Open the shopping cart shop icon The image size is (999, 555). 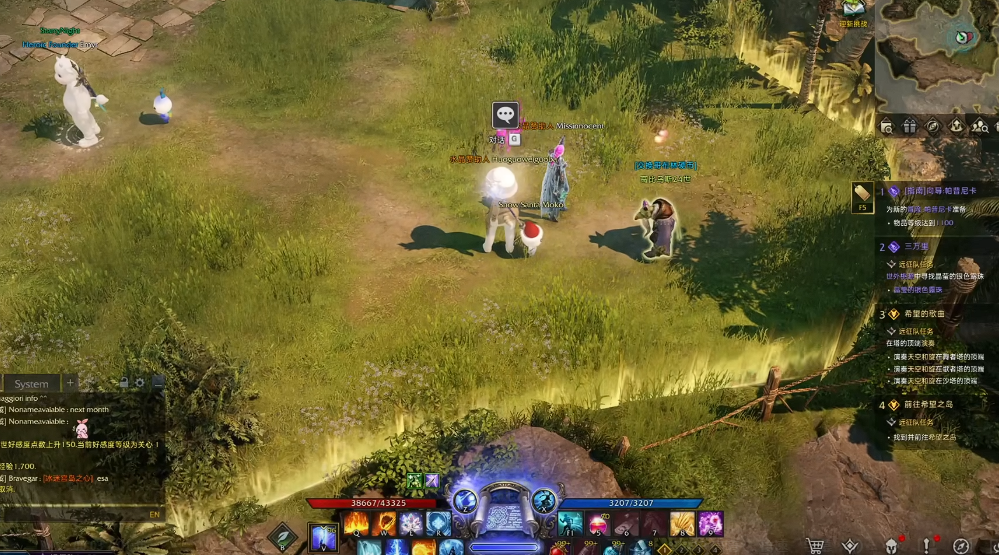(815, 546)
